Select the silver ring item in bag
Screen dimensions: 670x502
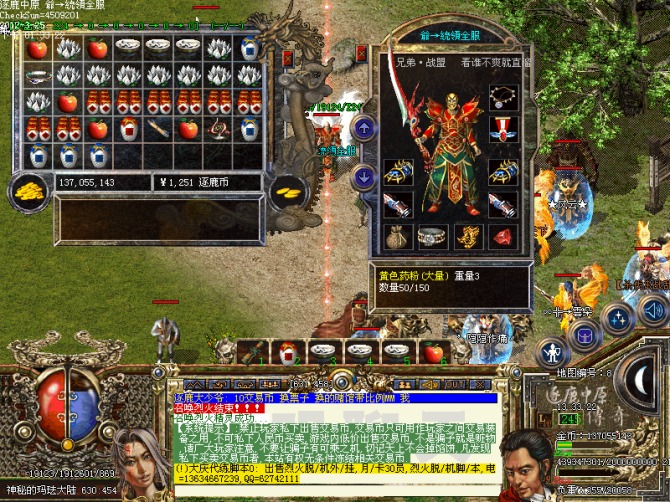38,76
